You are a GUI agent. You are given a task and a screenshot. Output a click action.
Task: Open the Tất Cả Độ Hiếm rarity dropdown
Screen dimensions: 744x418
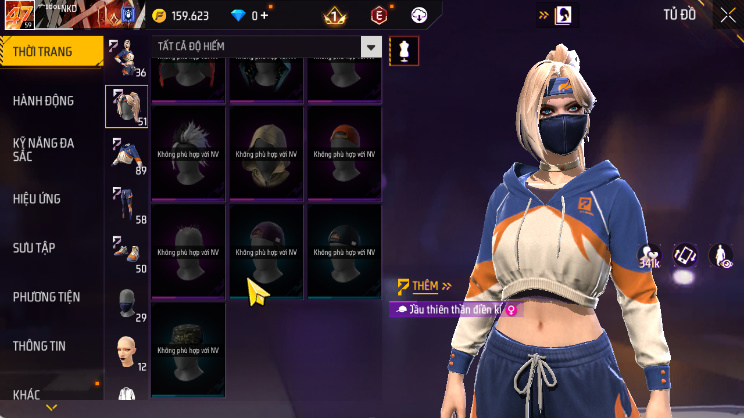point(267,47)
